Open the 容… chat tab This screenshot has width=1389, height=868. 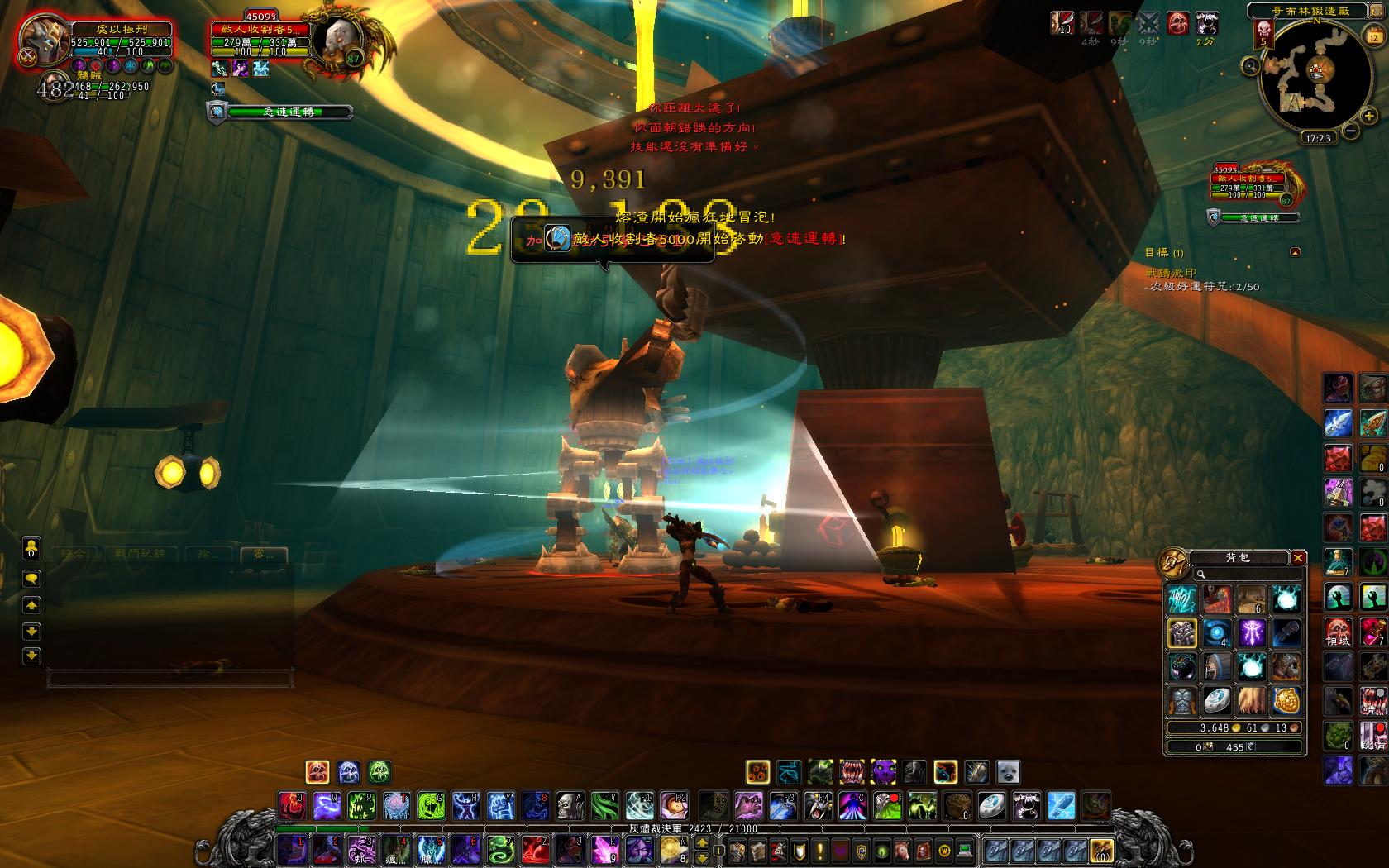click(x=263, y=554)
